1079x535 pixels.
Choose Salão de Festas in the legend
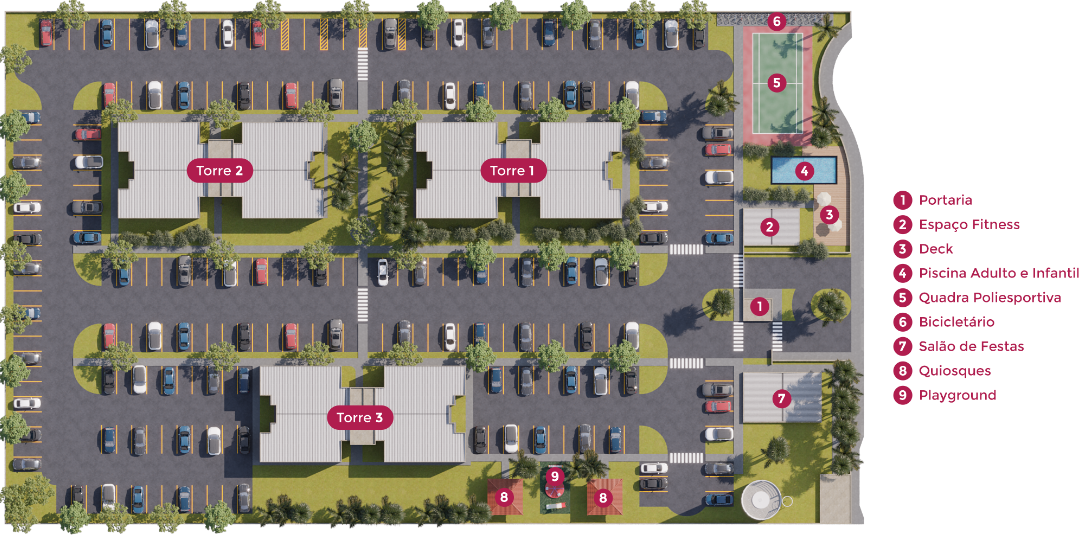[970, 346]
